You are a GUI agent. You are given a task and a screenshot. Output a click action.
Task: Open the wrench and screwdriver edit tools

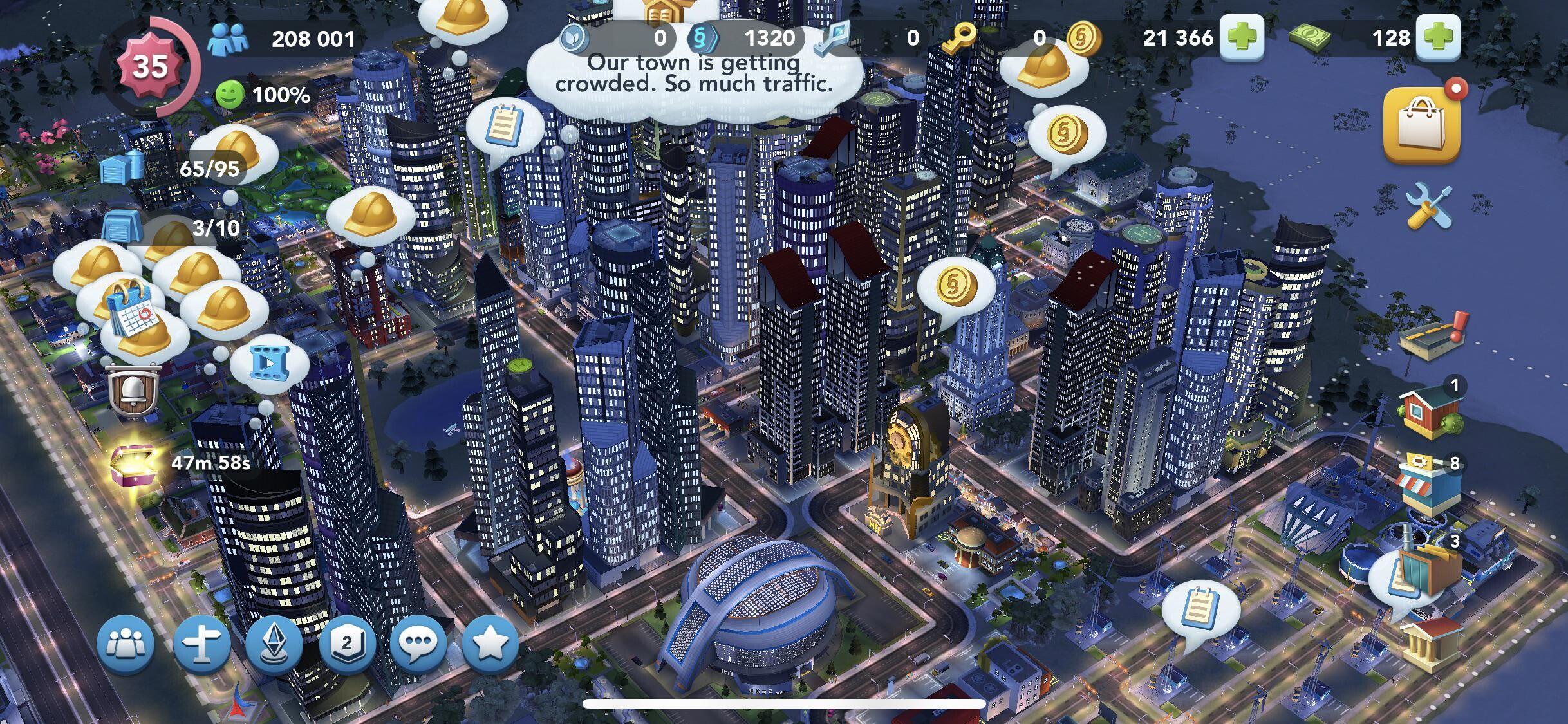(1428, 206)
